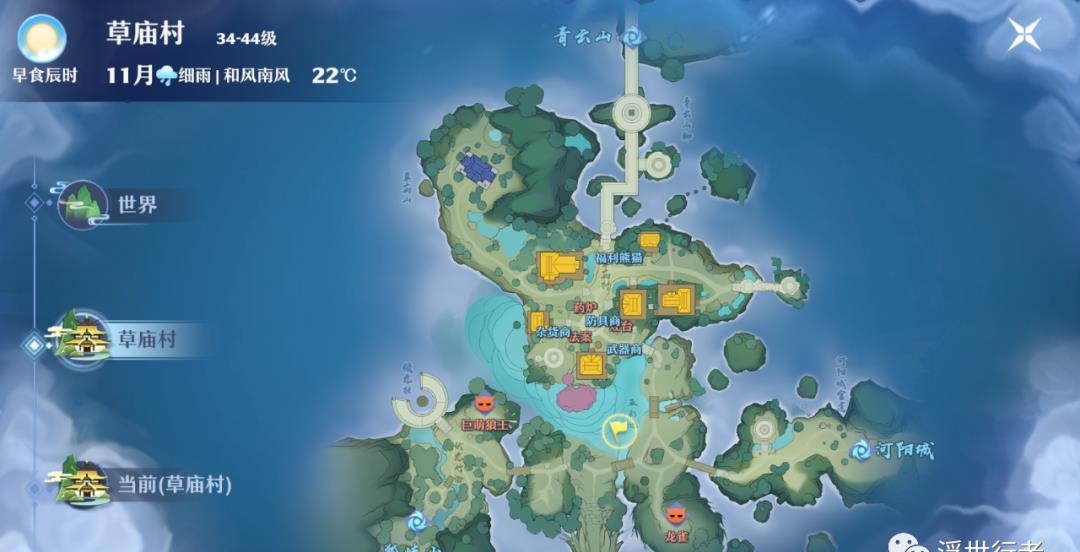Viewport: 1080px width, 552px height.
Task: Click the 巨萌狼王 boss marker
Action: (x=485, y=404)
